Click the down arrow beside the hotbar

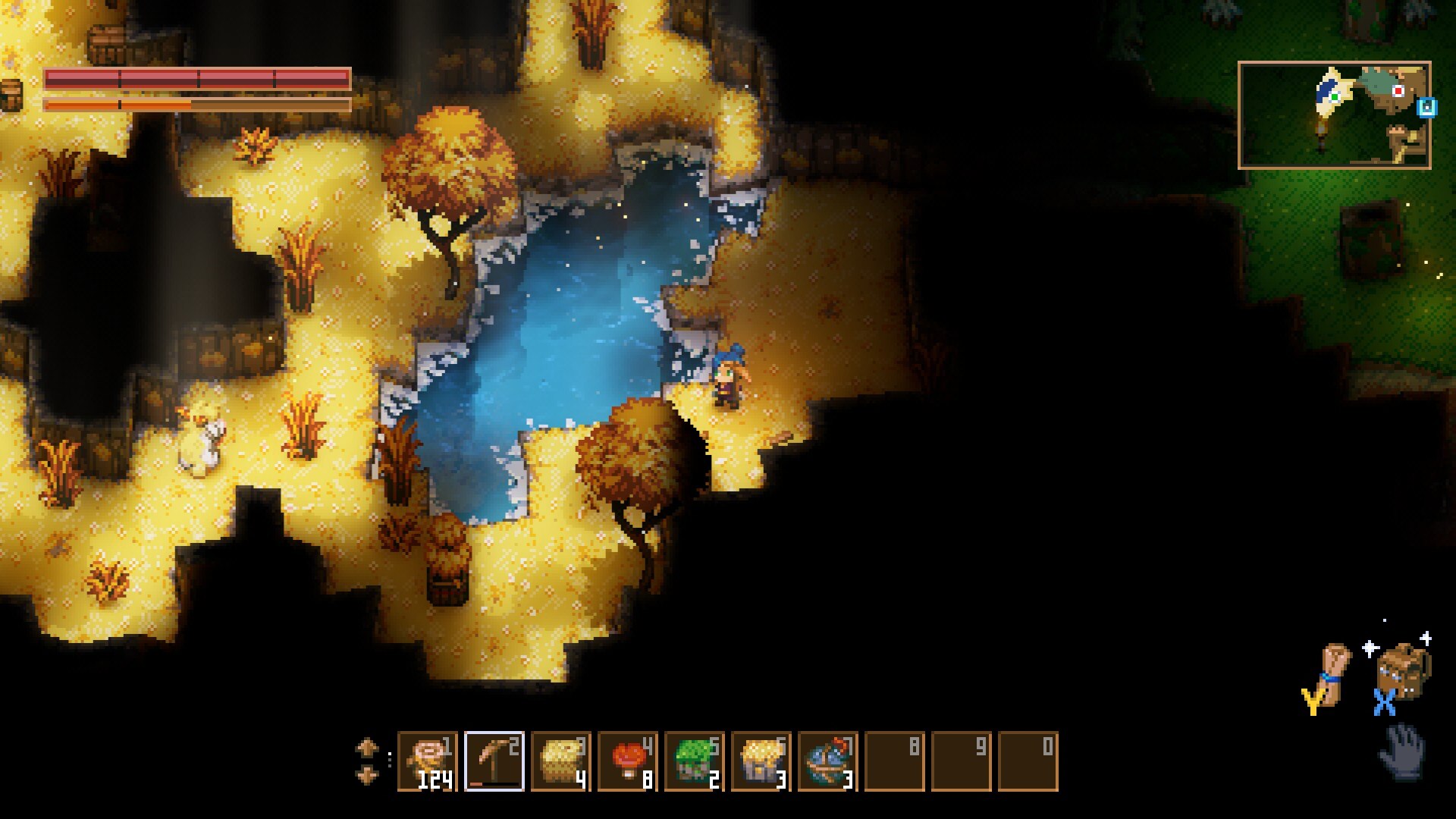point(367,776)
